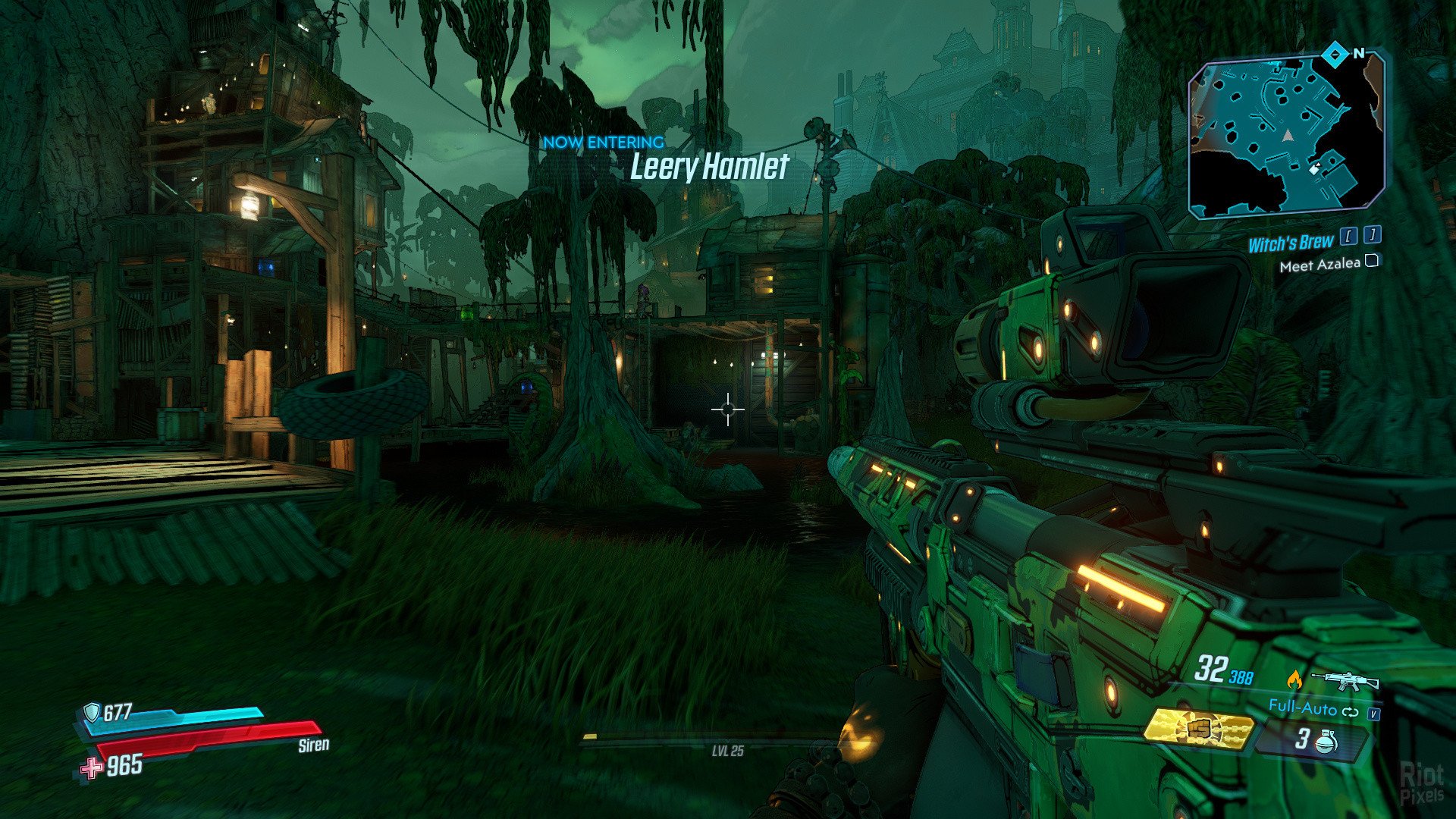
Task: Click the equipped assault rifle icon
Action: (x=1345, y=679)
